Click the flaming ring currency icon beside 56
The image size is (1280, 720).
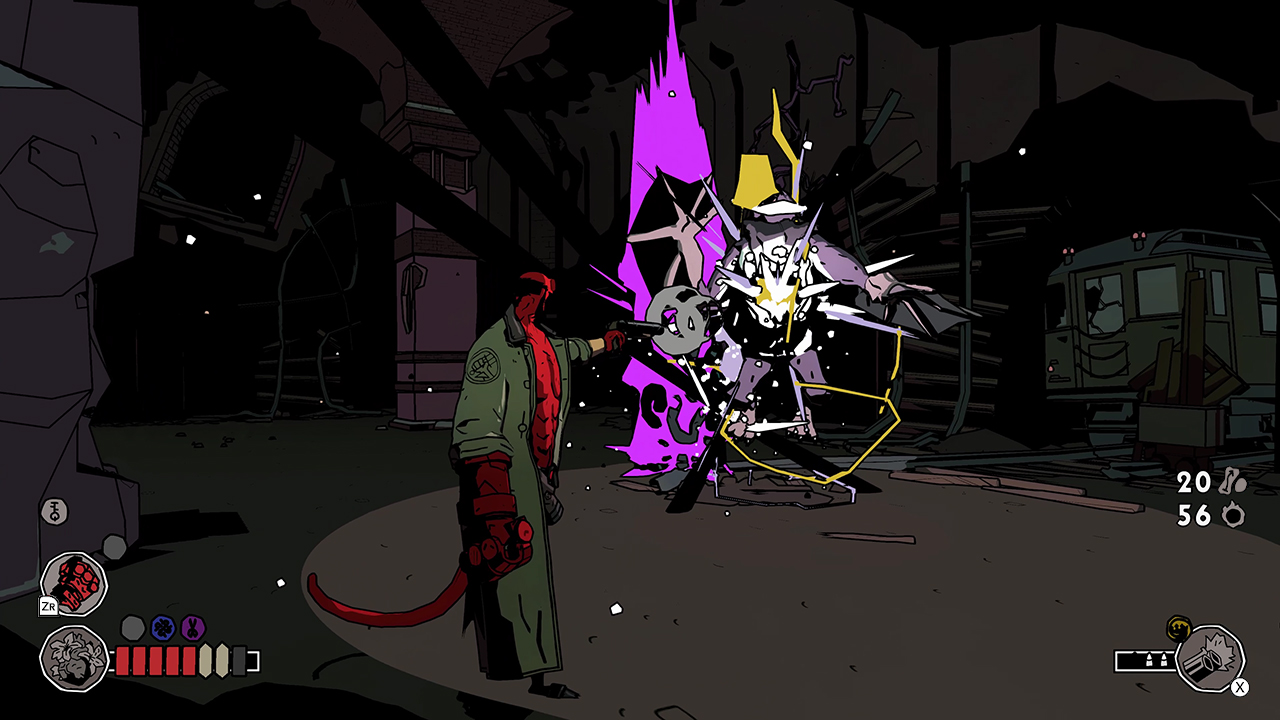pos(1233,516)
